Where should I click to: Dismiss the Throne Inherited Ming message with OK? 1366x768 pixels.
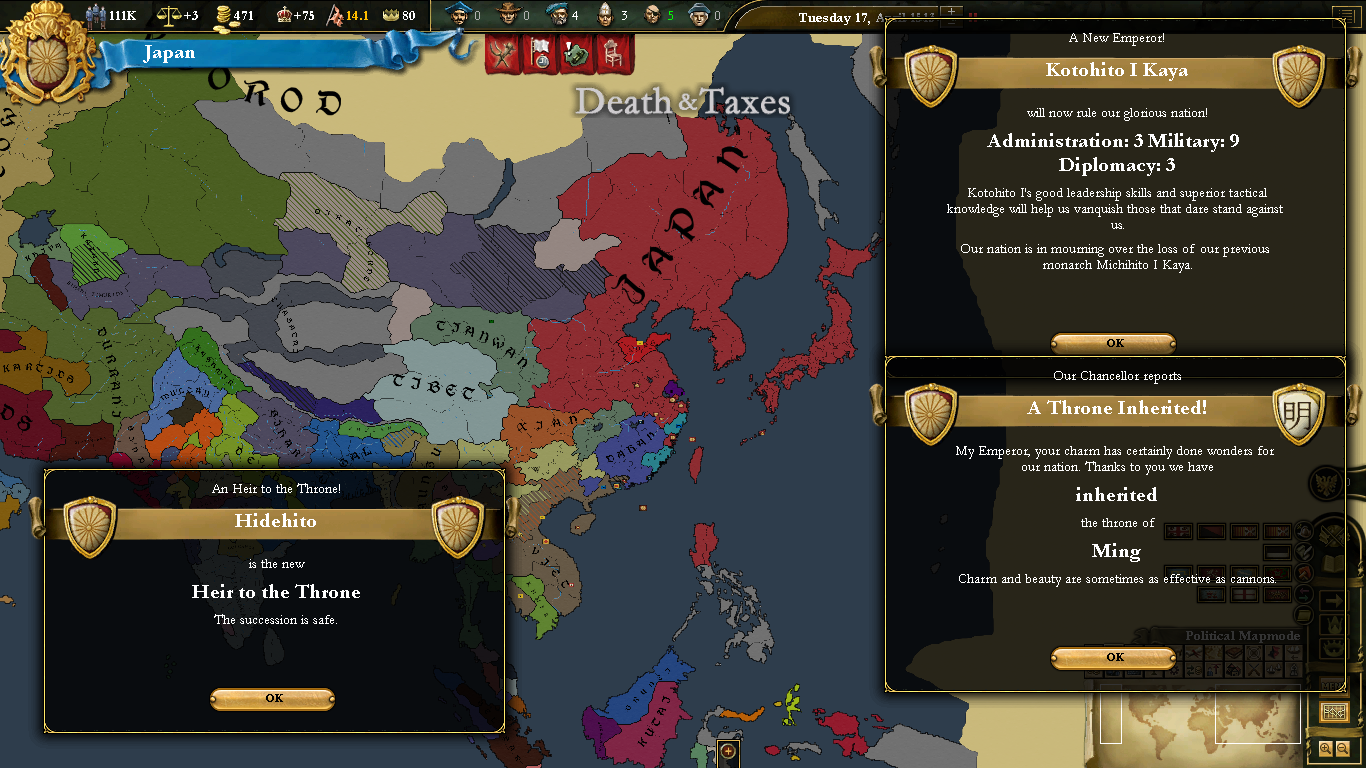coord(1114,658)
